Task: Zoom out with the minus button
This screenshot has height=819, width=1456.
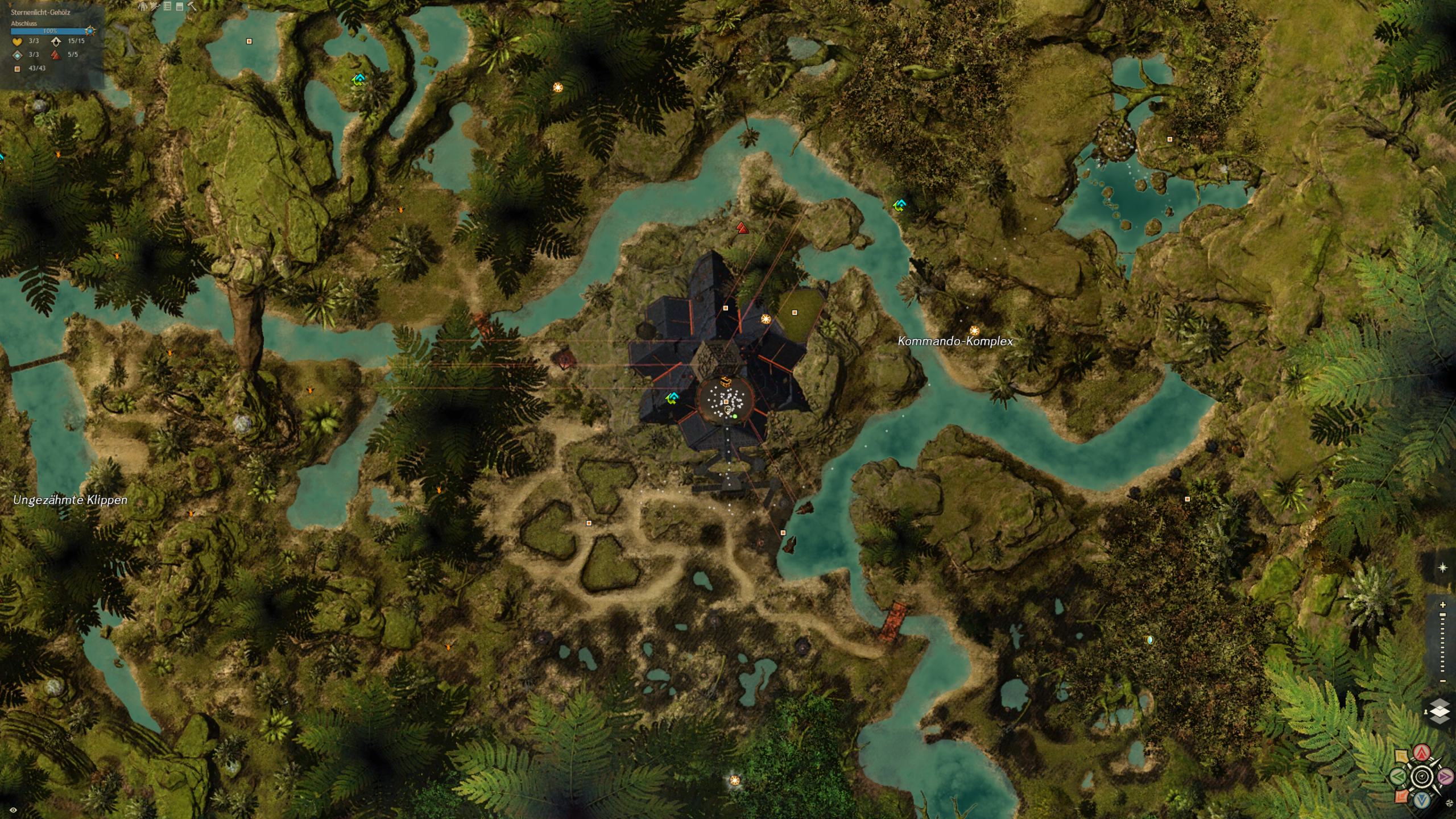Action: tap(1442, 681)
